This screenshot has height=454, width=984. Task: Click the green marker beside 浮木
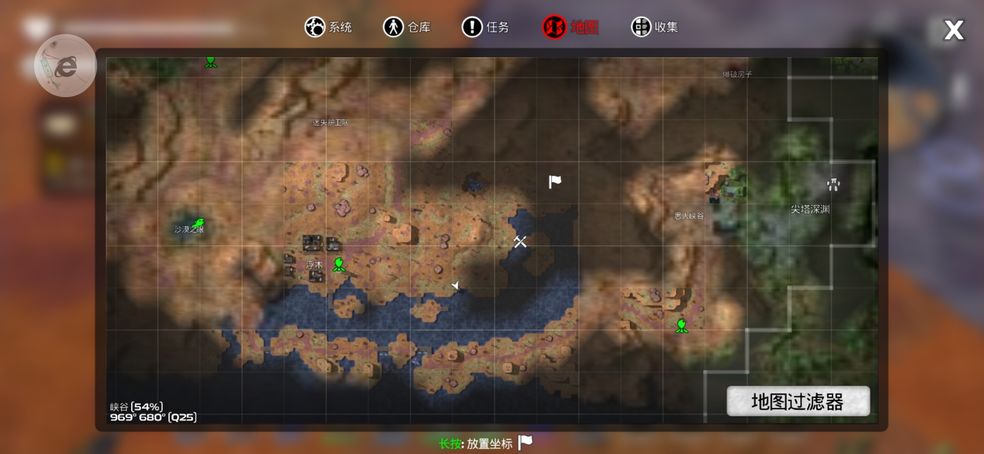click(339, 264)
